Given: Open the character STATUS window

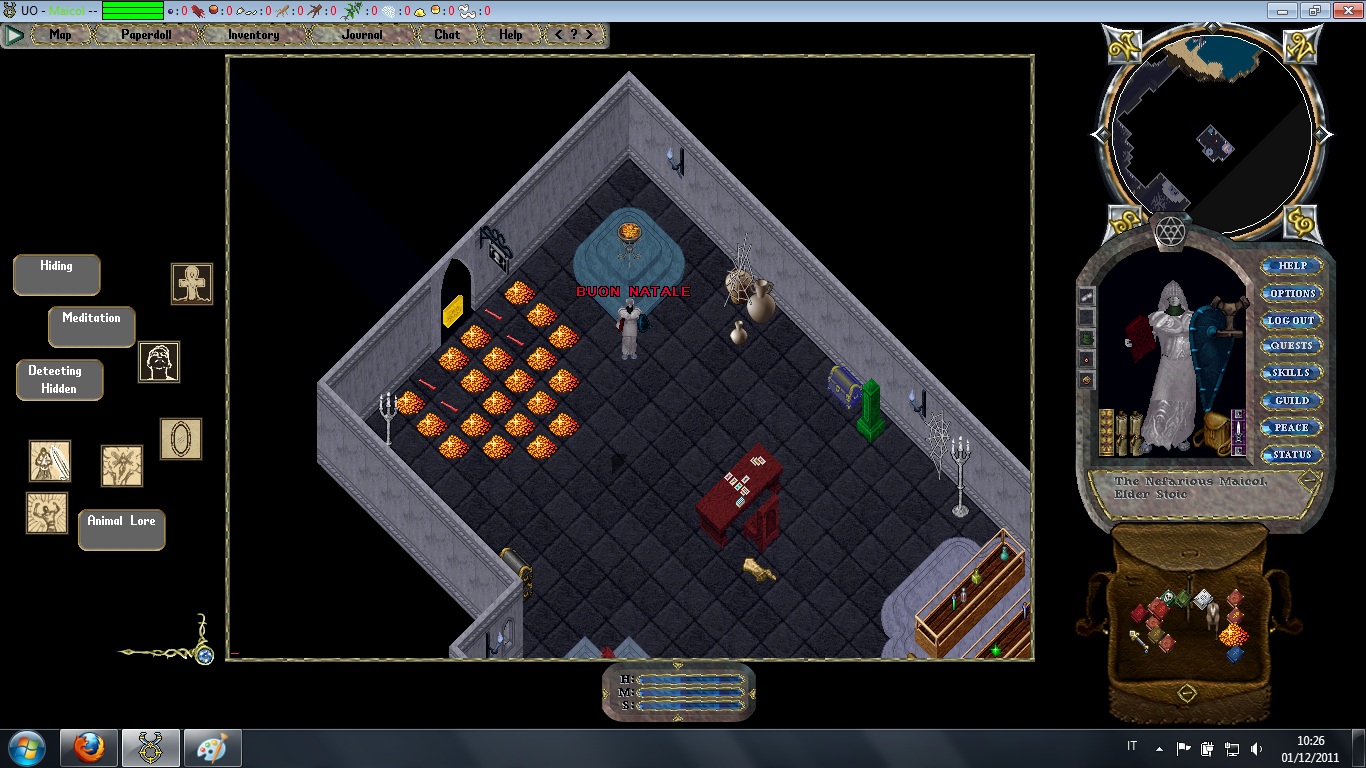Looking at the screenshot, I should pyautogui.click(x=1292, y=454).
